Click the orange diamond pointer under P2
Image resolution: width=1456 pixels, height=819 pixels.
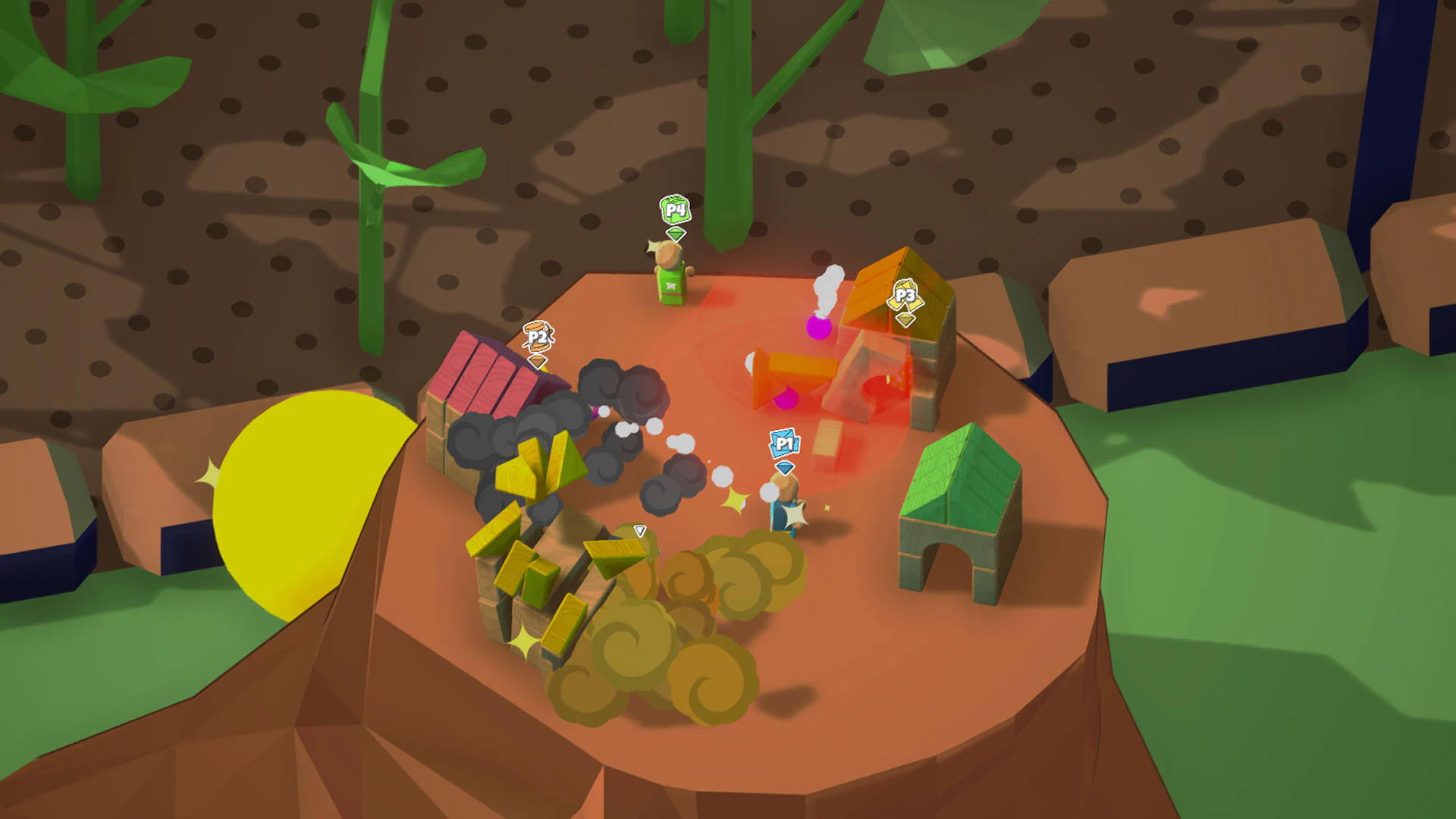coord(536,362)
